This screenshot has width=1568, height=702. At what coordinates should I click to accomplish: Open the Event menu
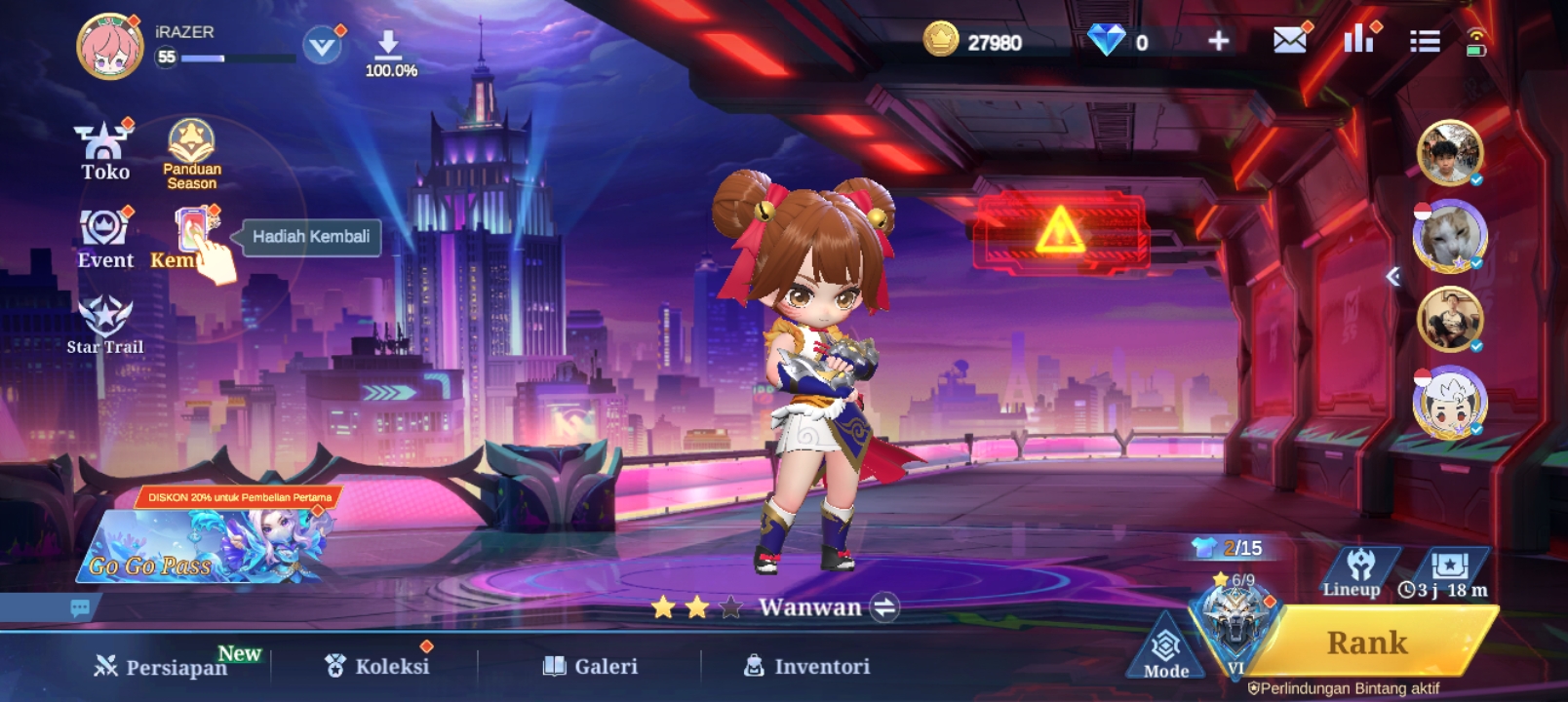point(105,238)
